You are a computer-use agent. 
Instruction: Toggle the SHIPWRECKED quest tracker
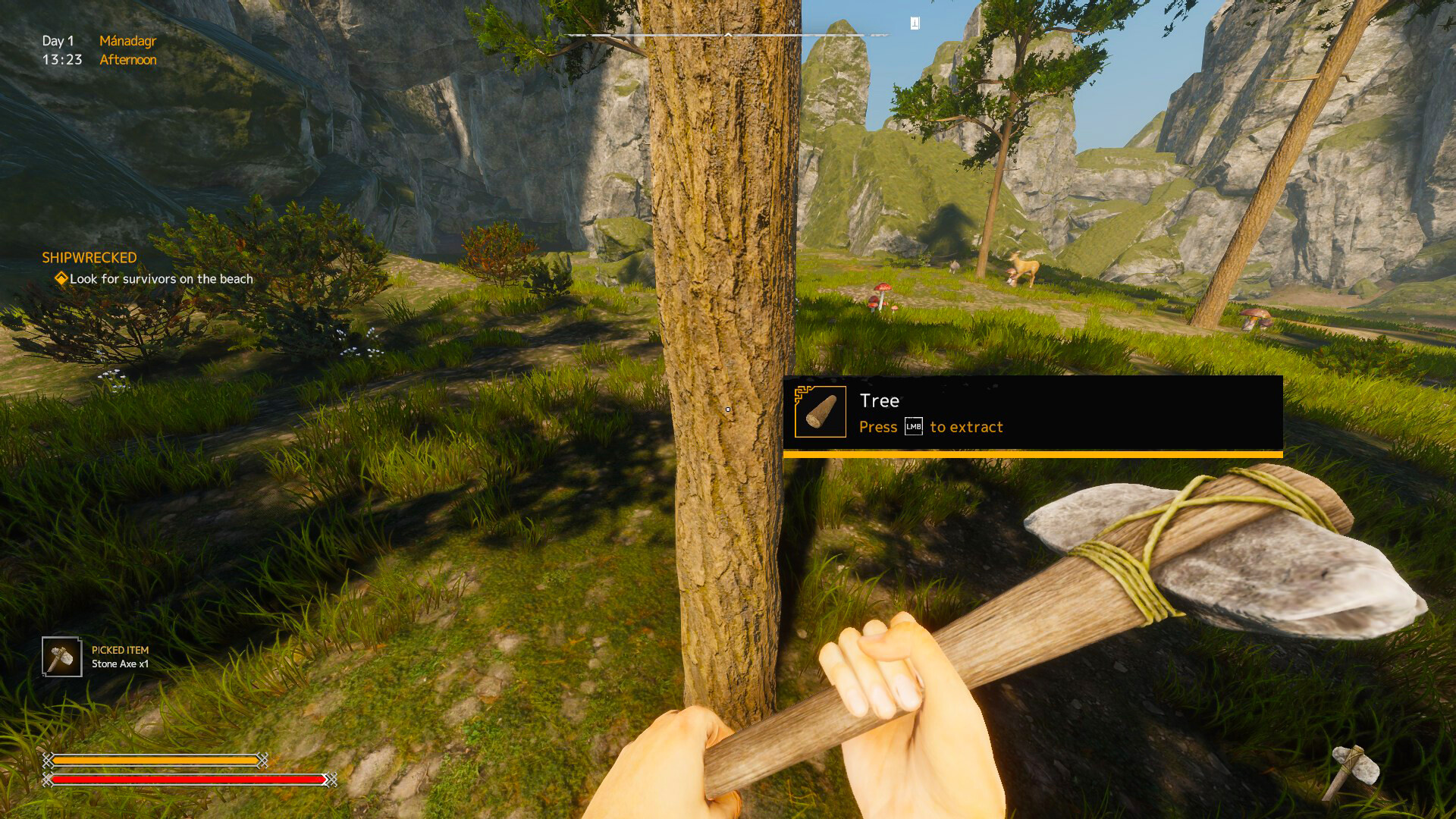coord(89,257)
